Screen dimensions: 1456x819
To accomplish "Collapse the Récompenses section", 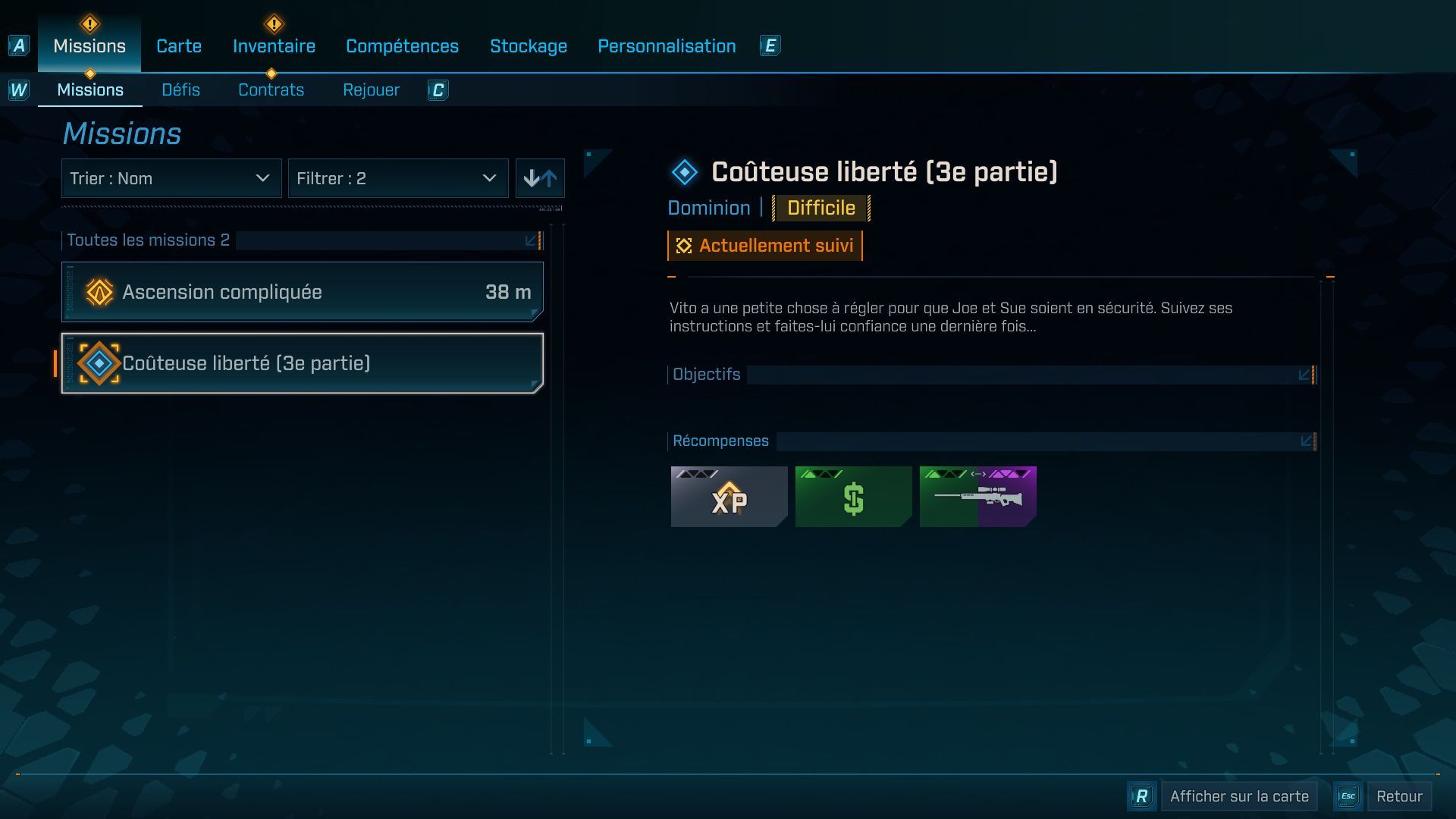I will pos(1306,440).
